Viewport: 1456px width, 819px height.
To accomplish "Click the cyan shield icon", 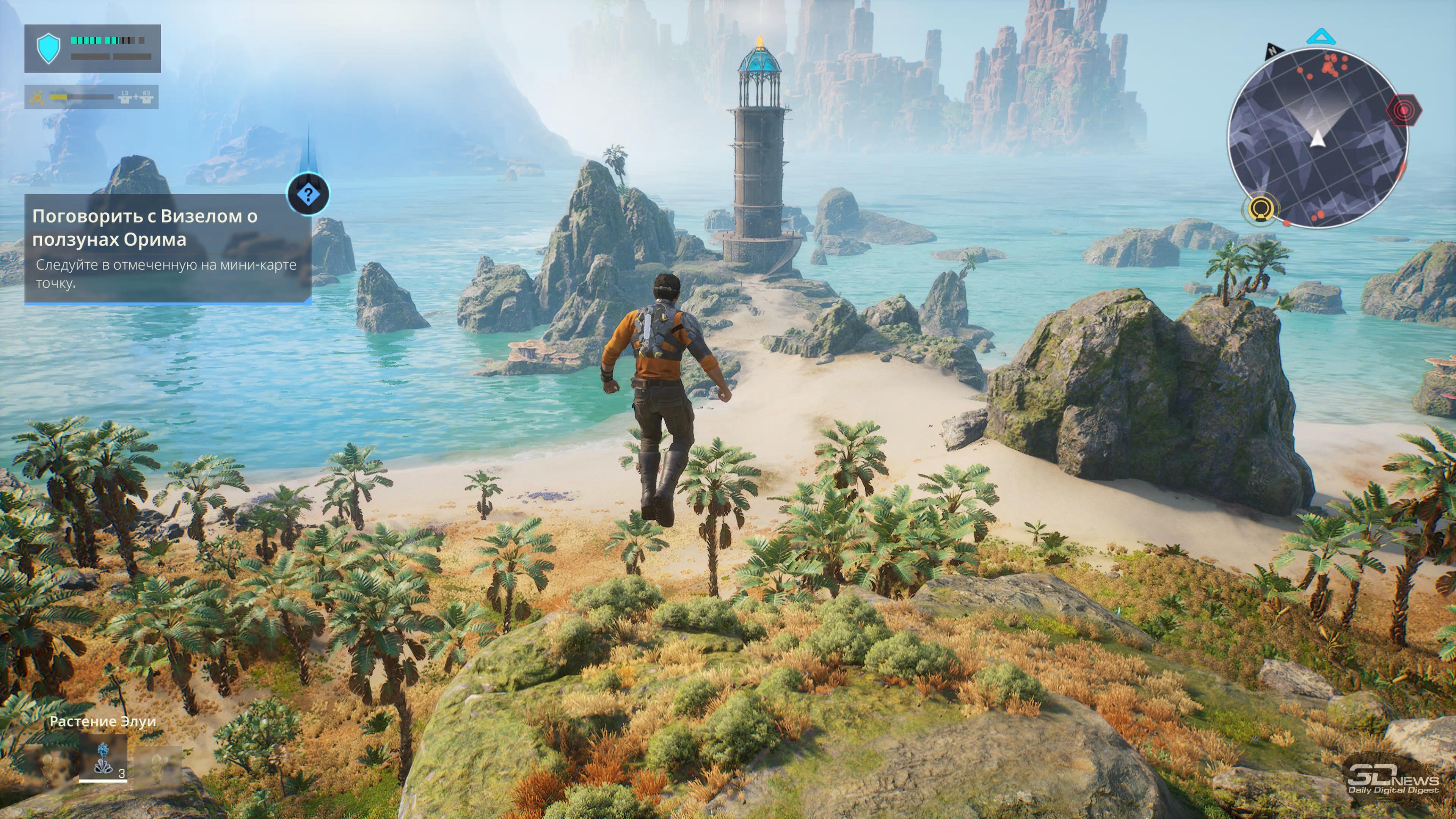I will pyautogui.click(x=48, y=48).
